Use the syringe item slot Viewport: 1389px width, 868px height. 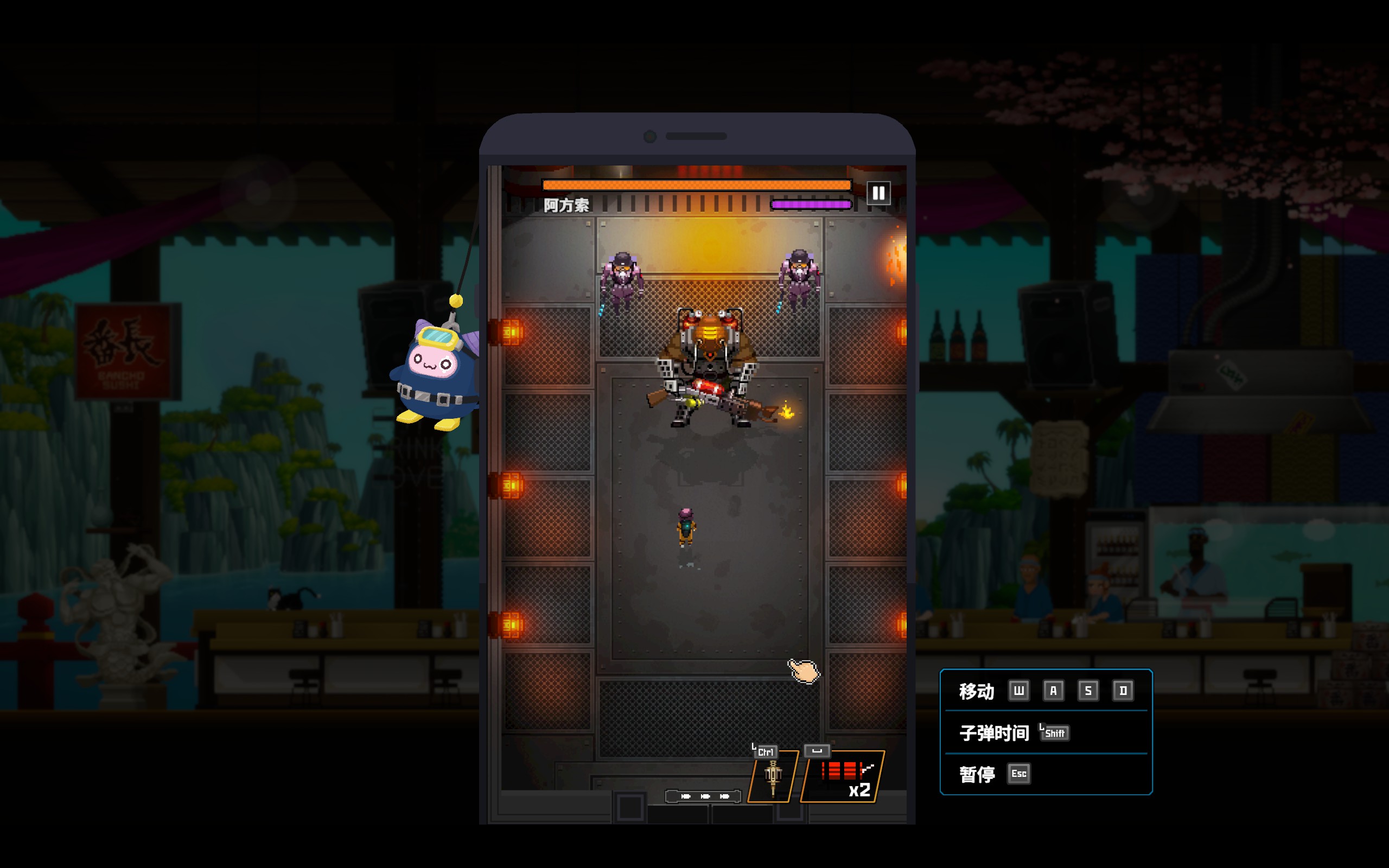pos(773,777)
